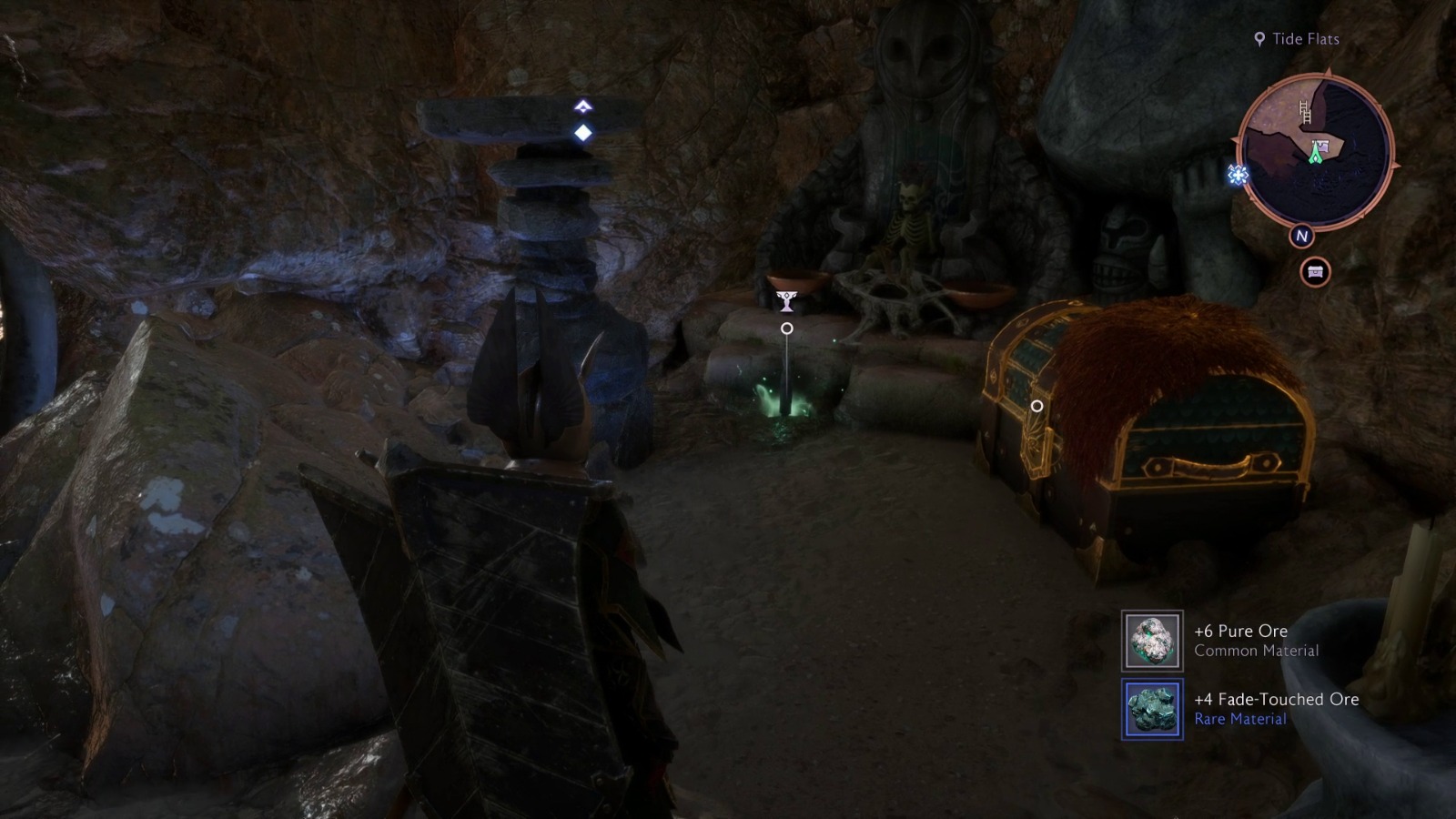The width and height of the screenshot is (1456, 819).
Task: Click the snowflake fast-travel marker on the minimap
Action: coord(1237,174)
